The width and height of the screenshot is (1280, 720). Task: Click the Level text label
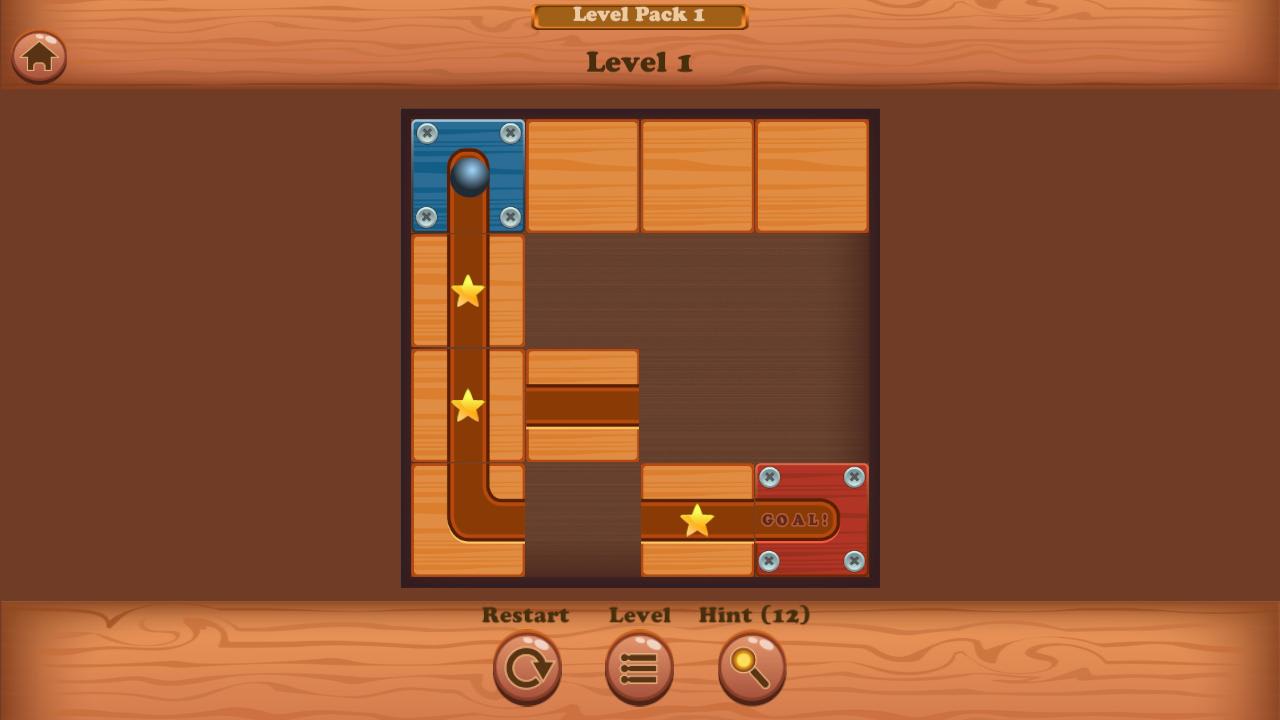(x=640, y=615)
